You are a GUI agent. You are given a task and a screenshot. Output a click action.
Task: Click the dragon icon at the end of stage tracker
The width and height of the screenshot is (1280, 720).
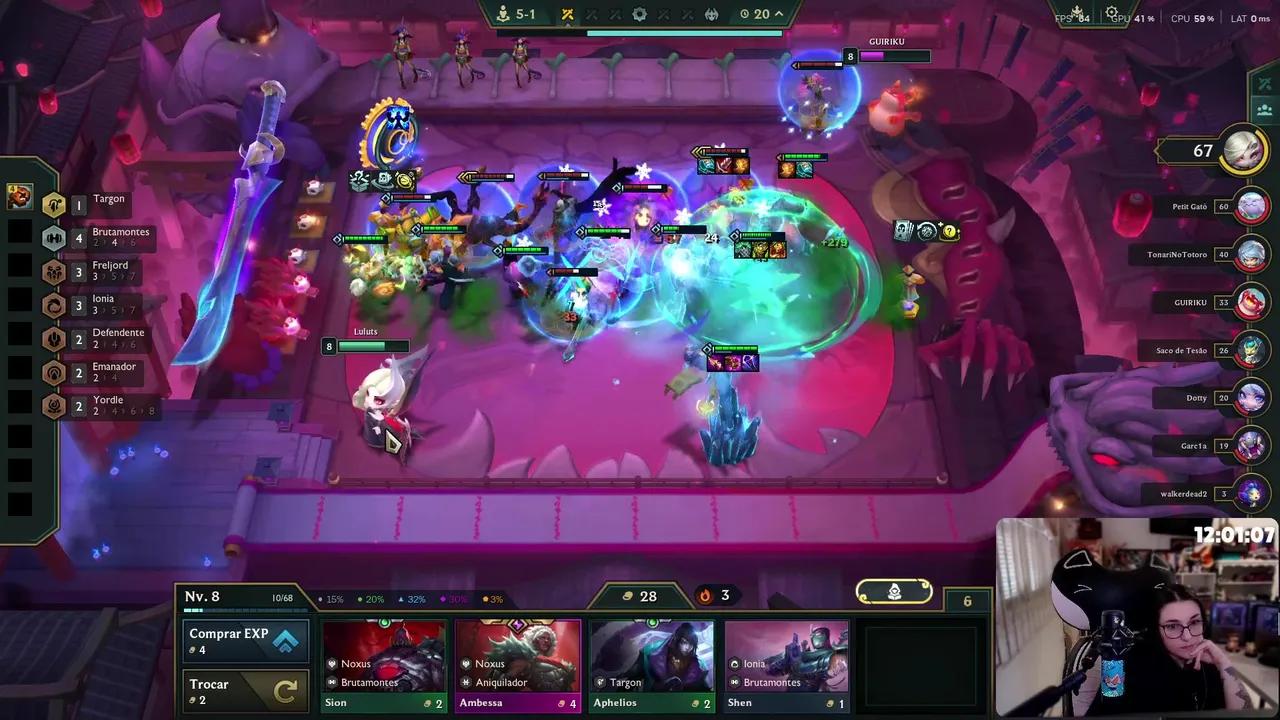[710, 14]
